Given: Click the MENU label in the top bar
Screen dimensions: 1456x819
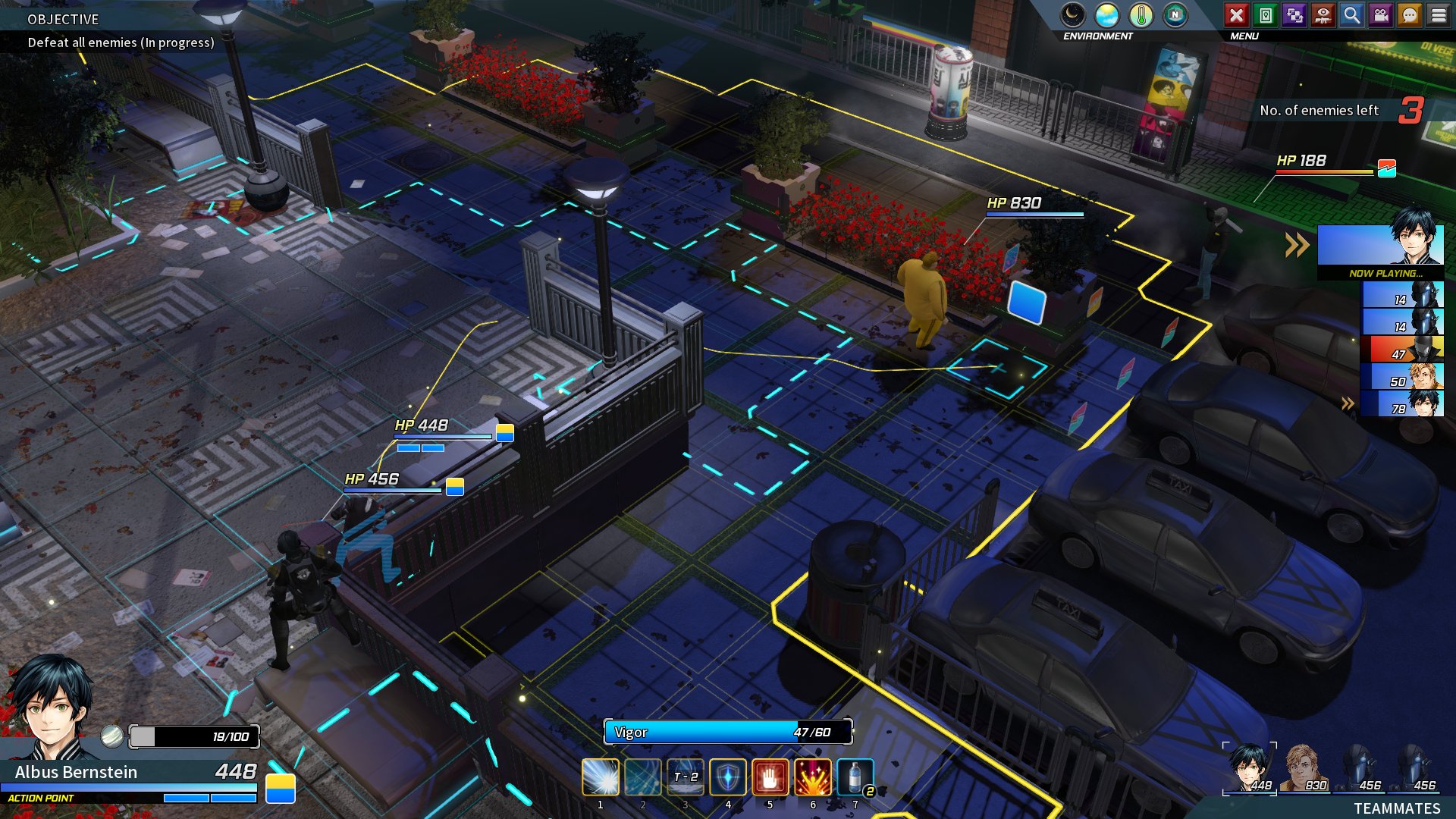Looking at the screenshot, I should 1244,34.
